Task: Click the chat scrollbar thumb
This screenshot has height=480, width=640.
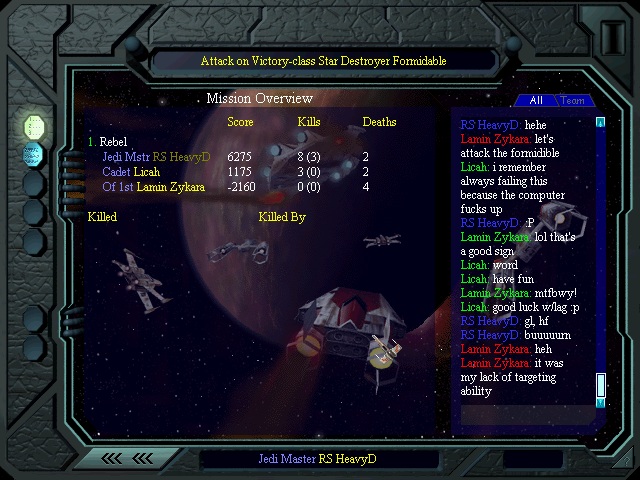Action: tap(601, 386)
